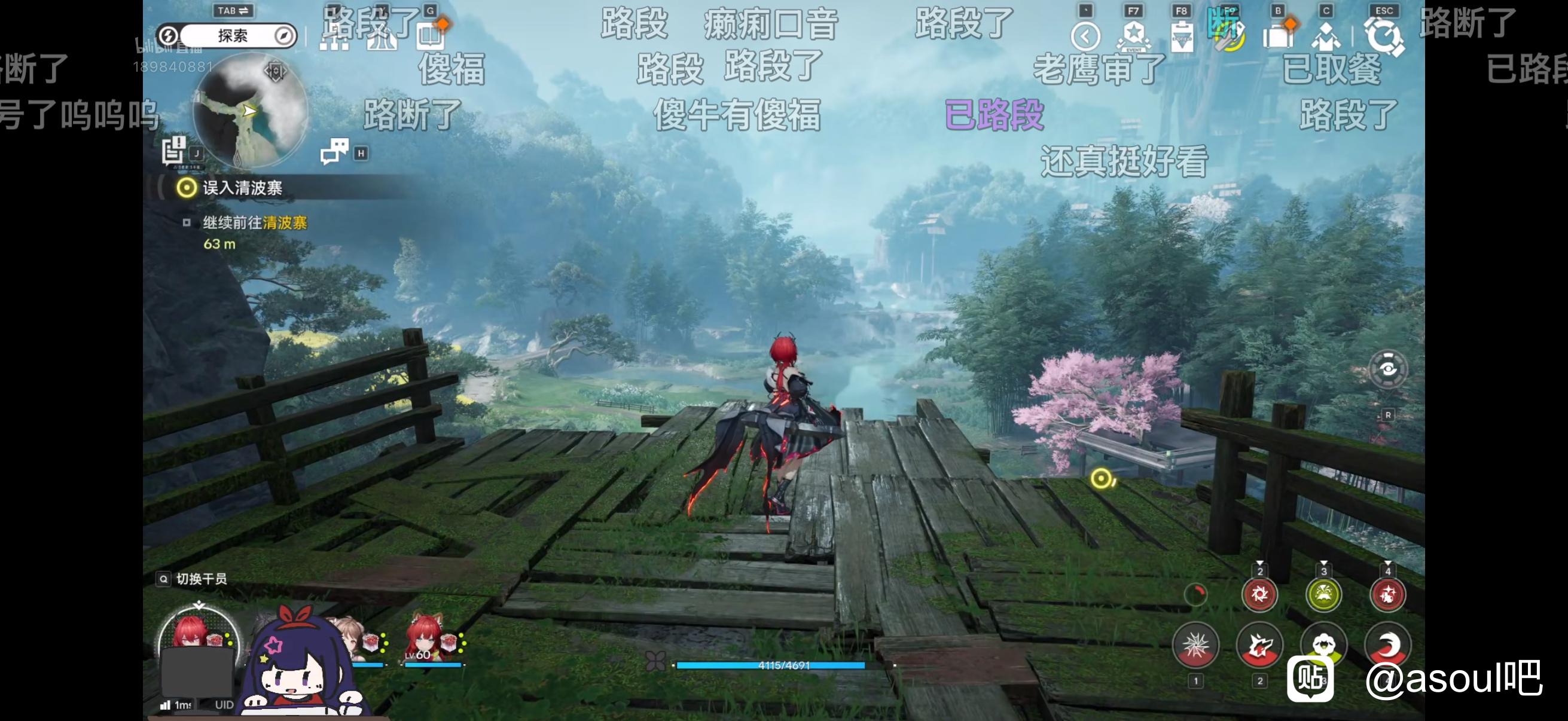Trigger the red sparkle ultimate icon
Image resolution: width=1568 pixels, height=721 pixels.
tap(1387, 594)
